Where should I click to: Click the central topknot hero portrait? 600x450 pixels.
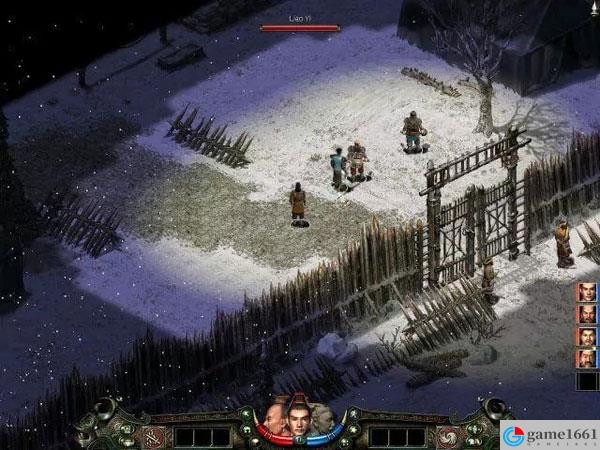coord(298,418)
